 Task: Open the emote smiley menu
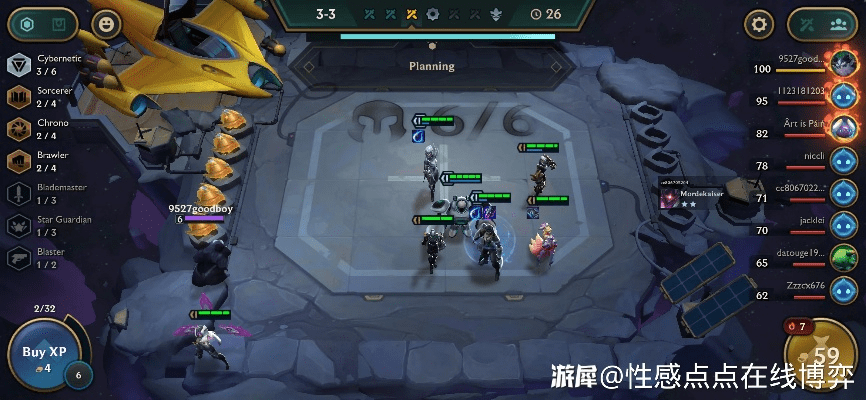coord(106,24)
